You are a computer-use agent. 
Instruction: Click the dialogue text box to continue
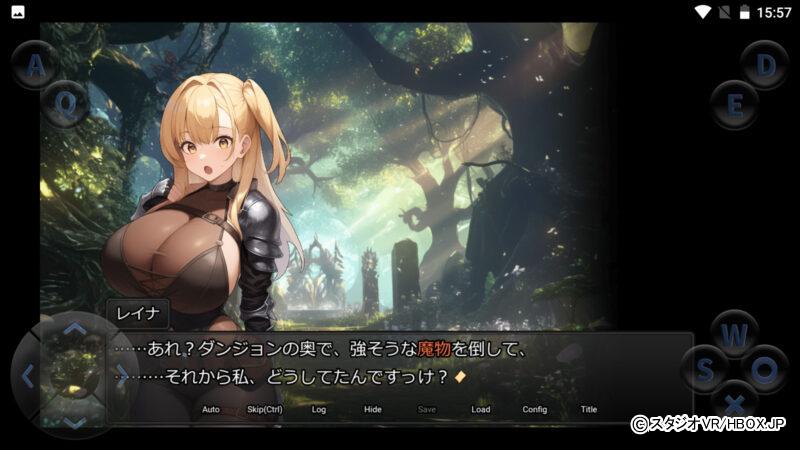click(400, 364)
